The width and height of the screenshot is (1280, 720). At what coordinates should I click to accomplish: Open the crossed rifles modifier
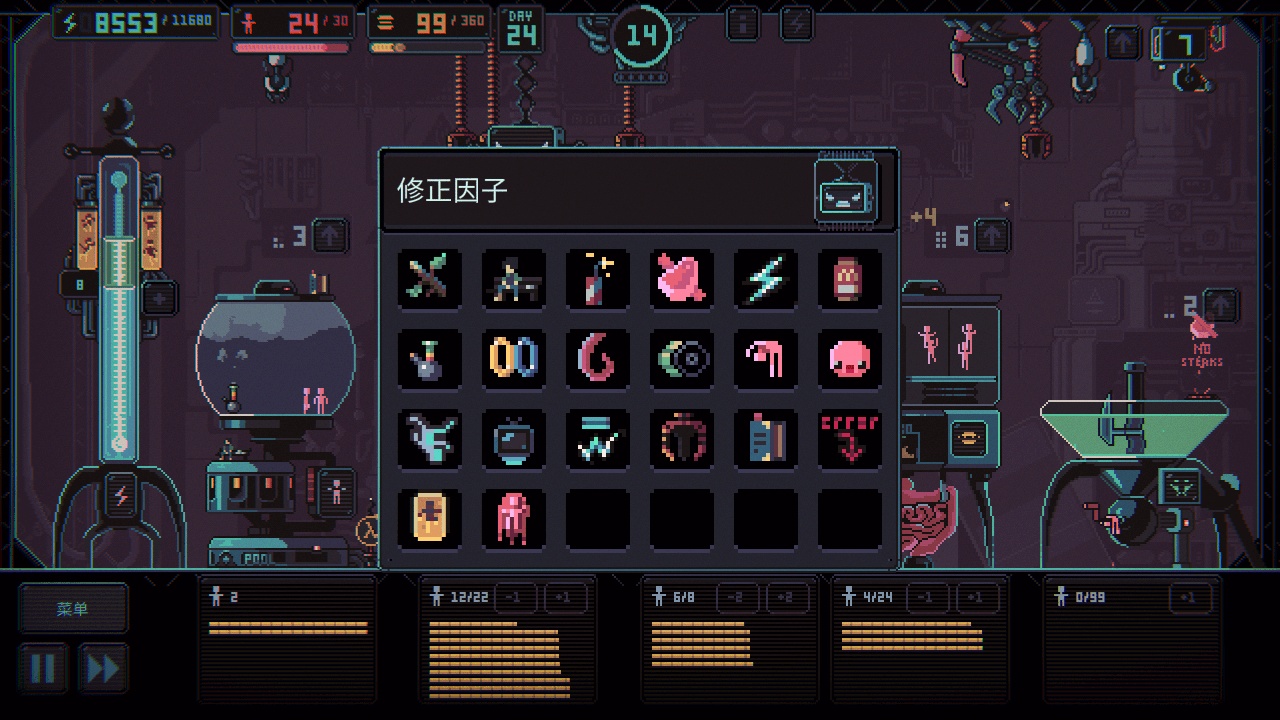coord(429,280)
